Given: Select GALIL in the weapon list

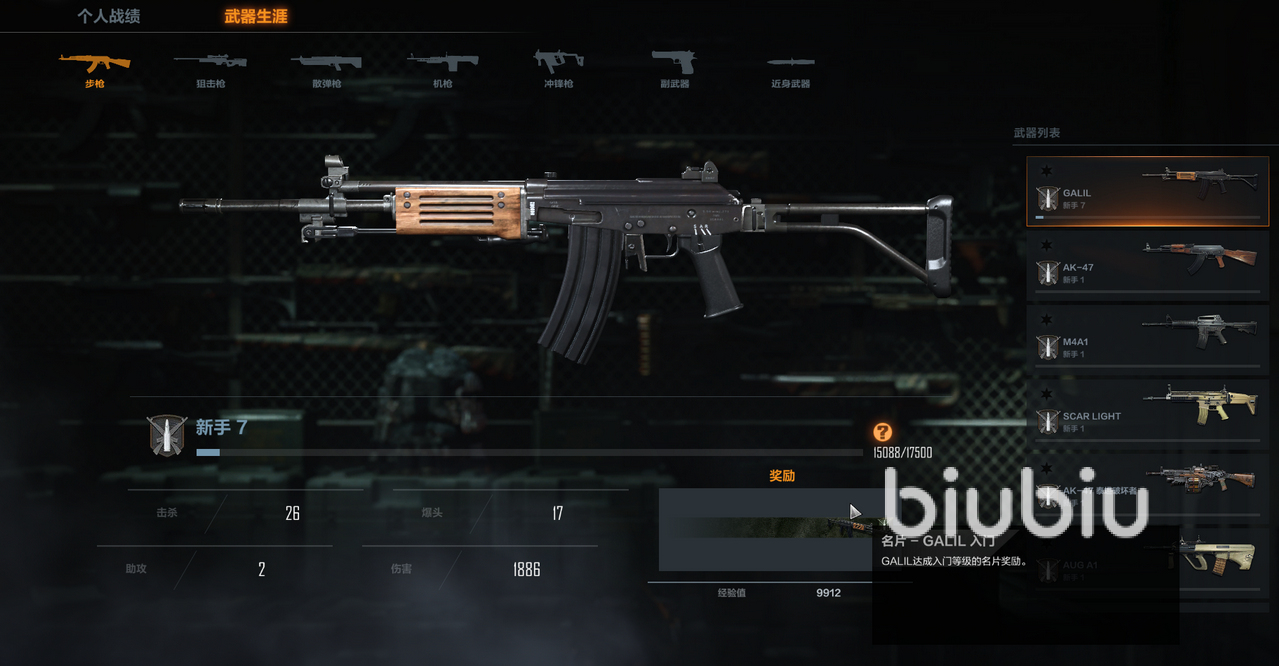Looking at the screenshot, I should point(1147,191).
